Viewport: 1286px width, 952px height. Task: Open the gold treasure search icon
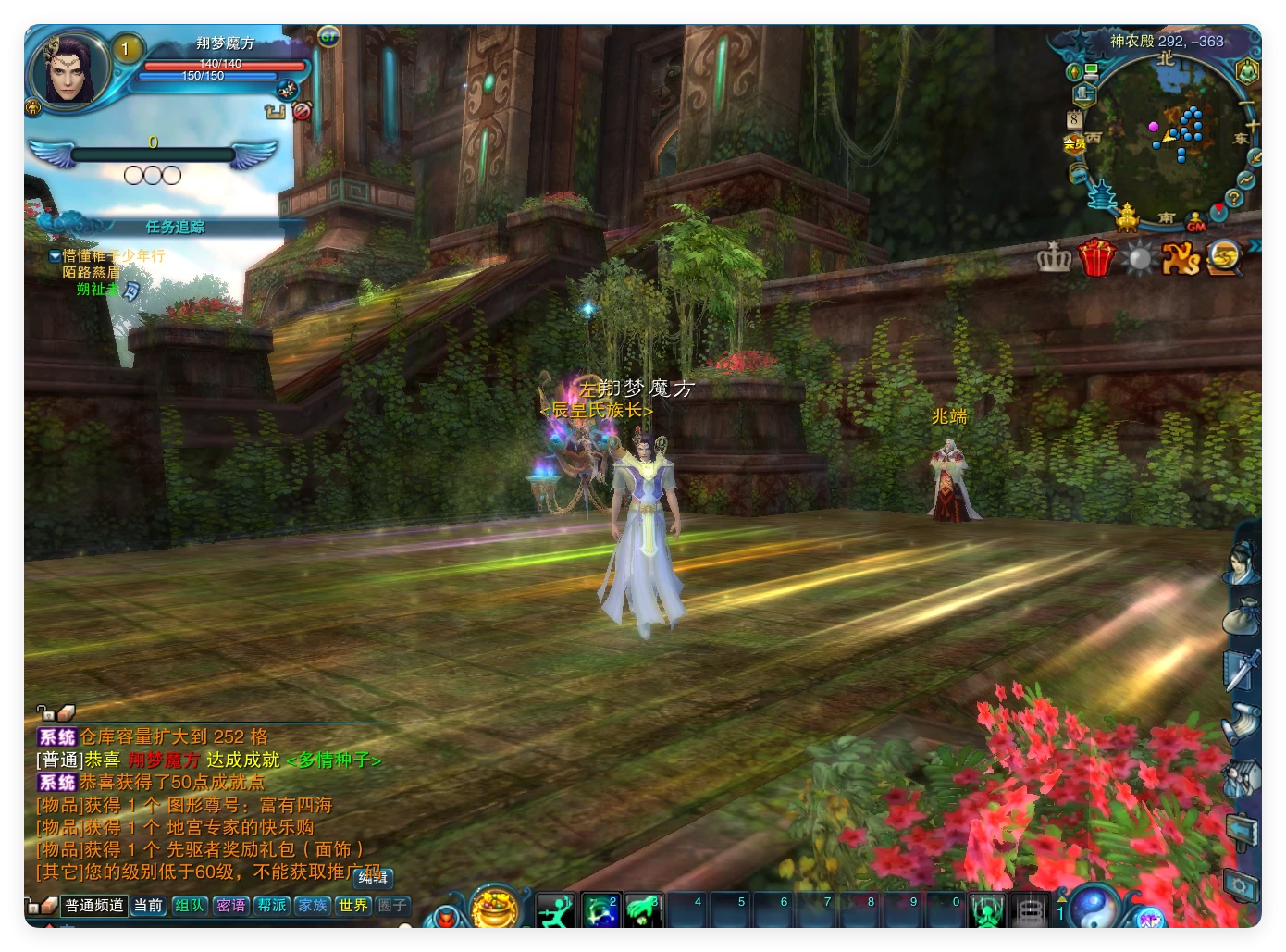[x=1224, y=257]
